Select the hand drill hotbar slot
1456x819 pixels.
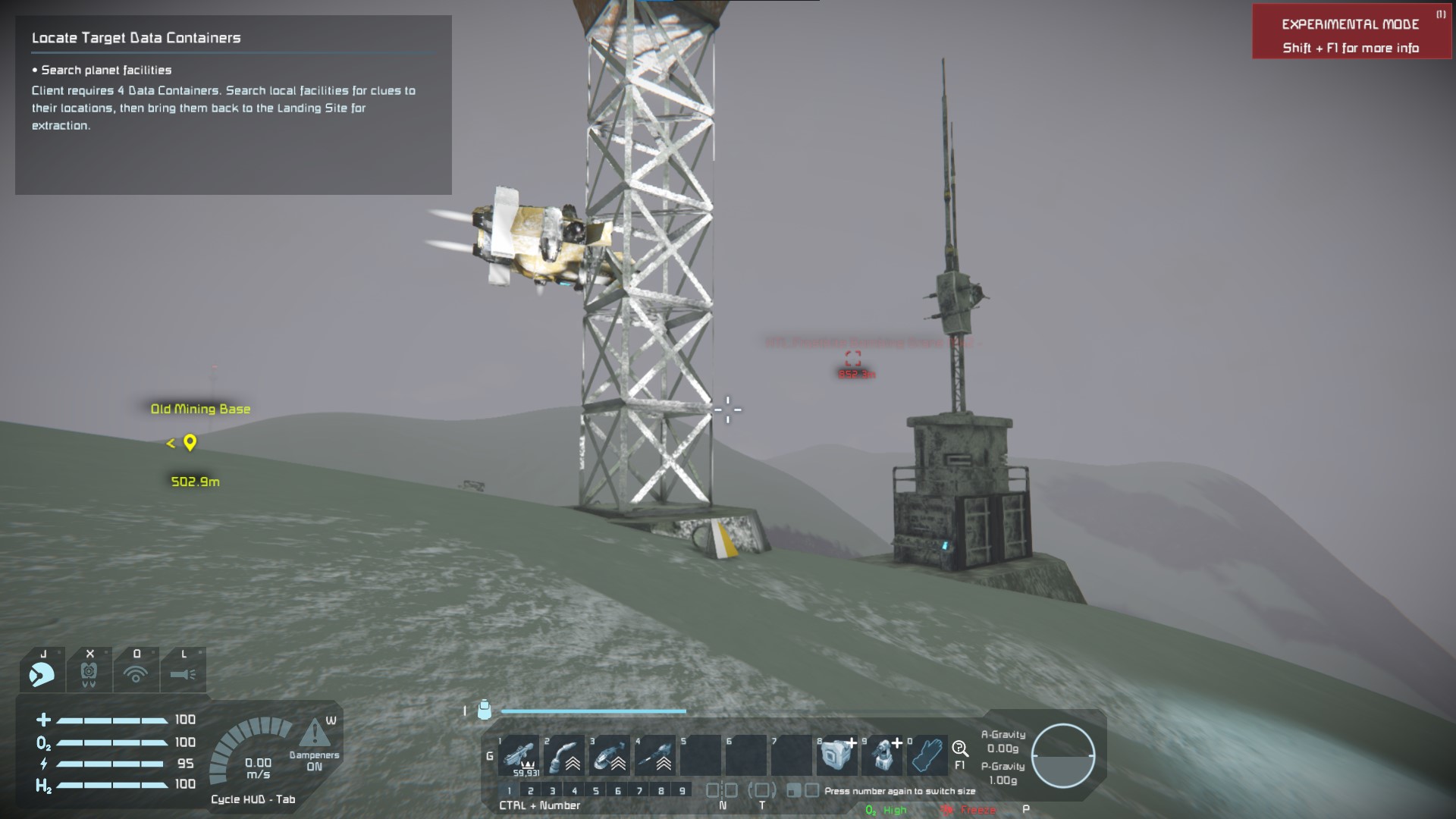[655, 755]
